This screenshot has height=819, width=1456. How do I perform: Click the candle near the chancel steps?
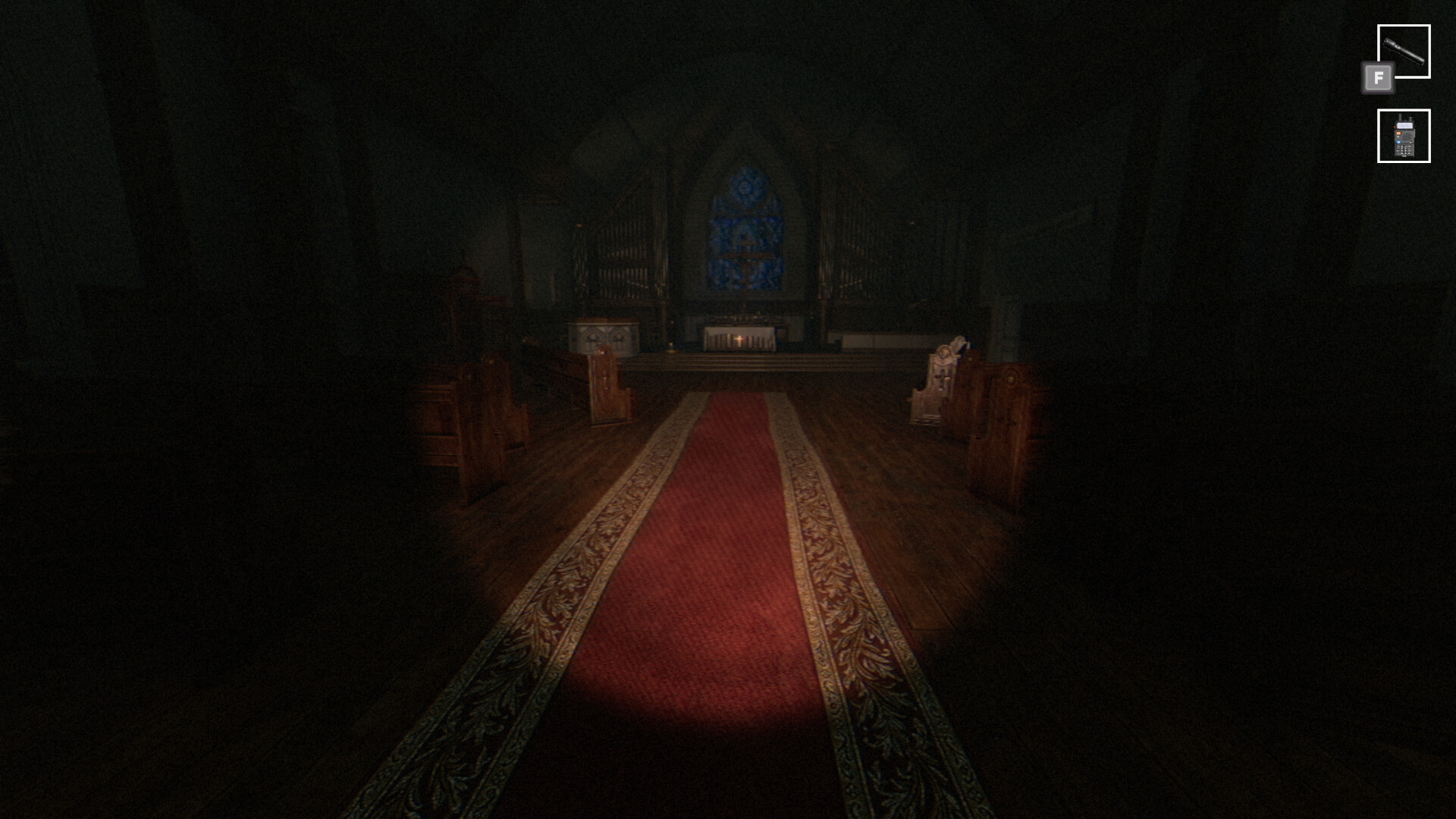pyautogui.click(x=672, y=345)
